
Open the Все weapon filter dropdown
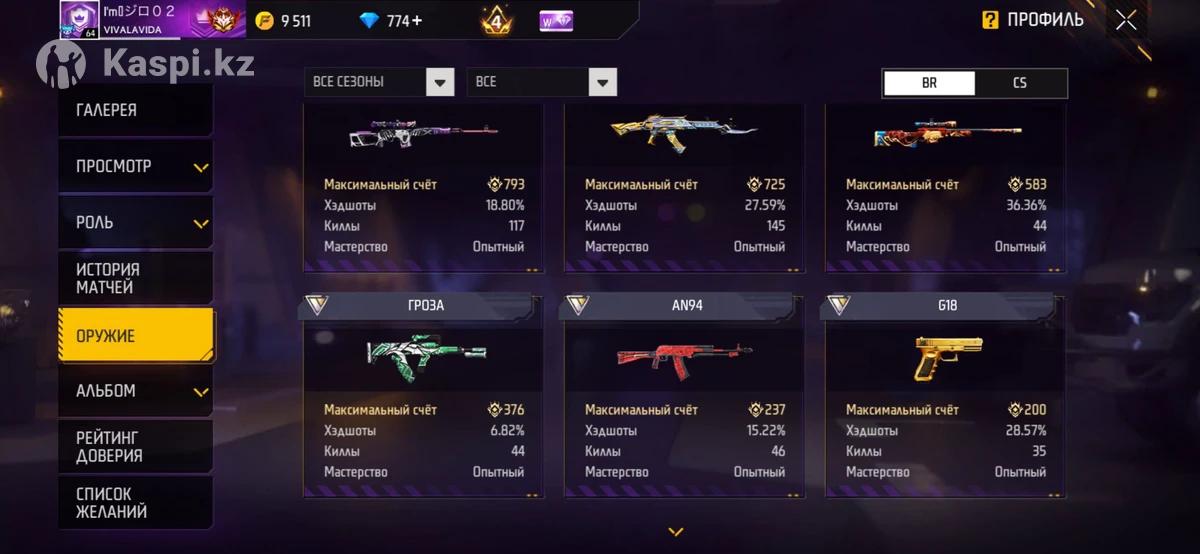(541, 82)
